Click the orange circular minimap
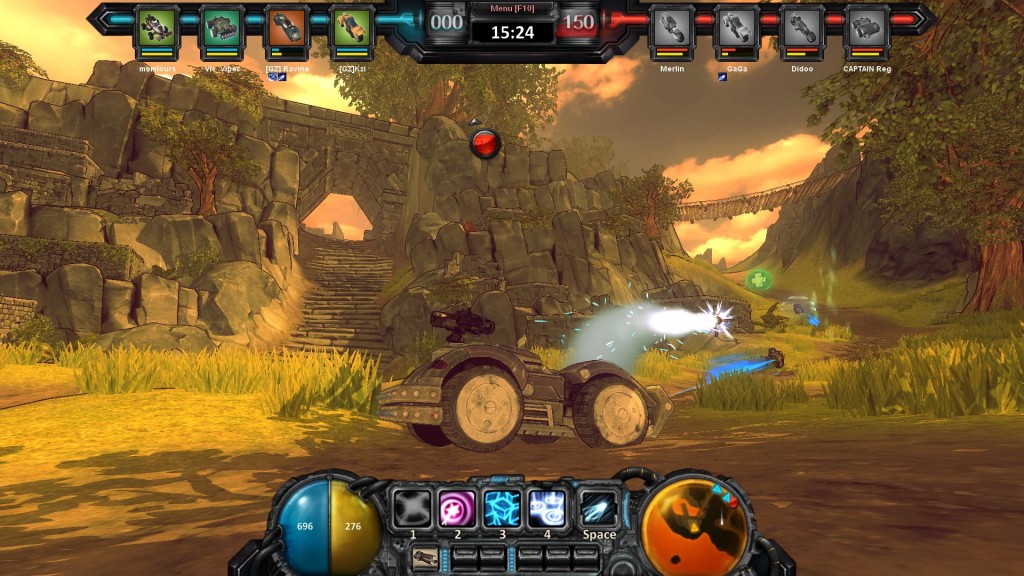This screenshot has width=1024, height=576. click(x=695, y=523)
